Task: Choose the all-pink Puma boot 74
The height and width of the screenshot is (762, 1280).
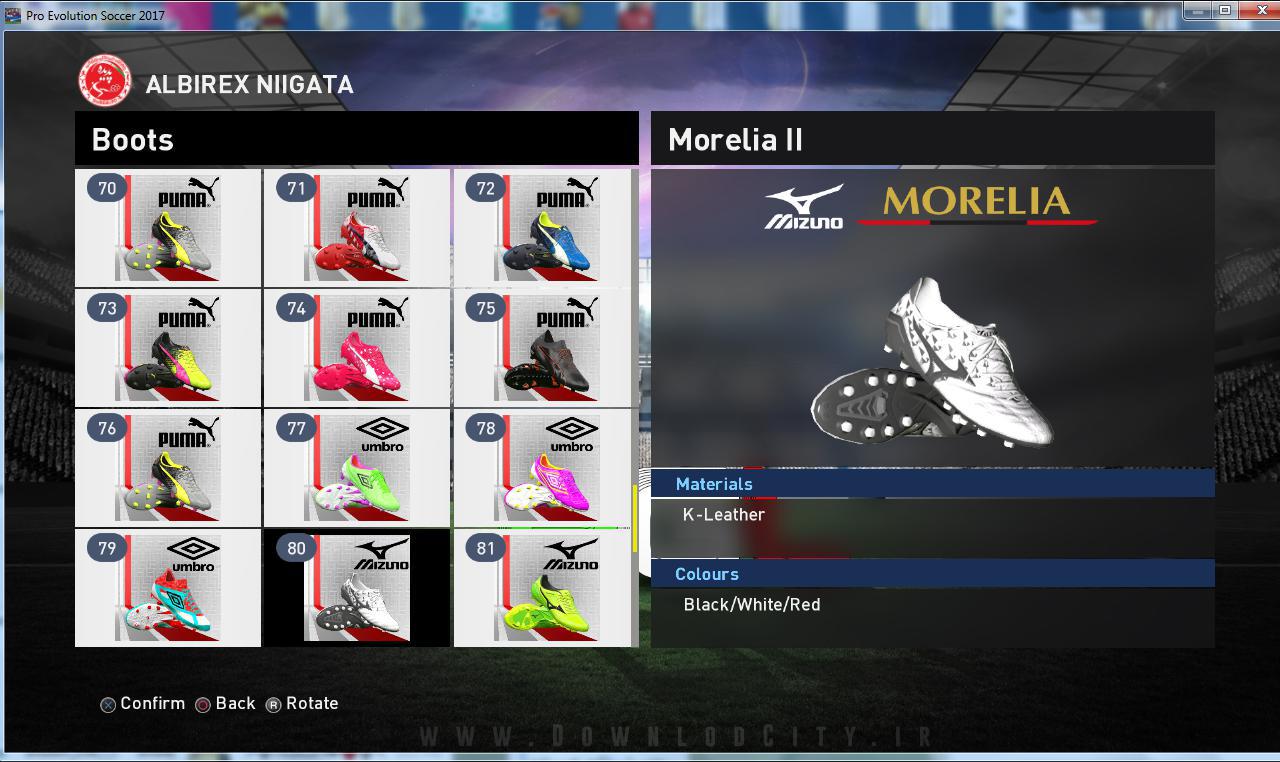Action: 357,347
